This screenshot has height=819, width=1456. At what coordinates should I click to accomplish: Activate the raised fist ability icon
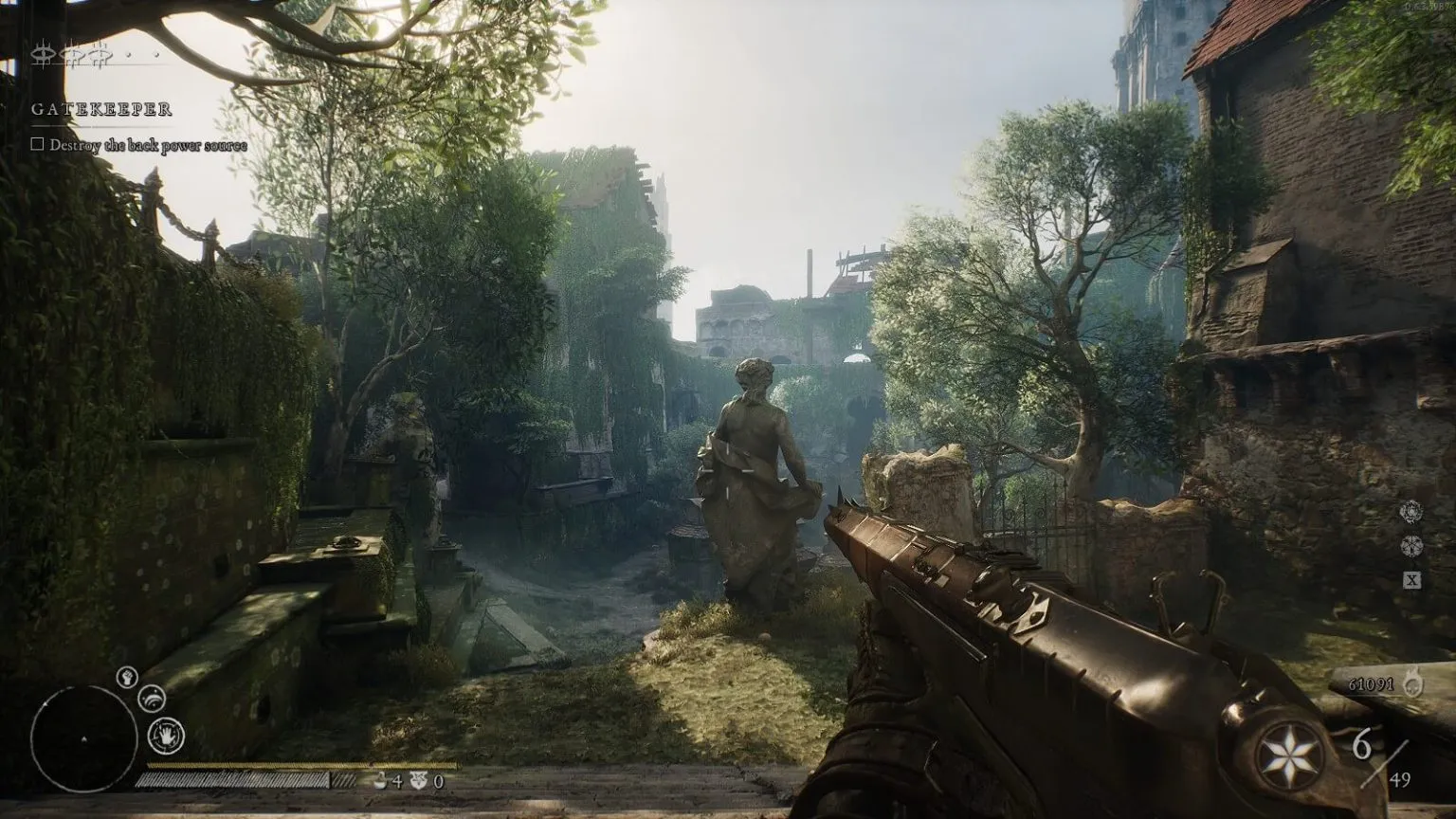[x=128, y=677]
